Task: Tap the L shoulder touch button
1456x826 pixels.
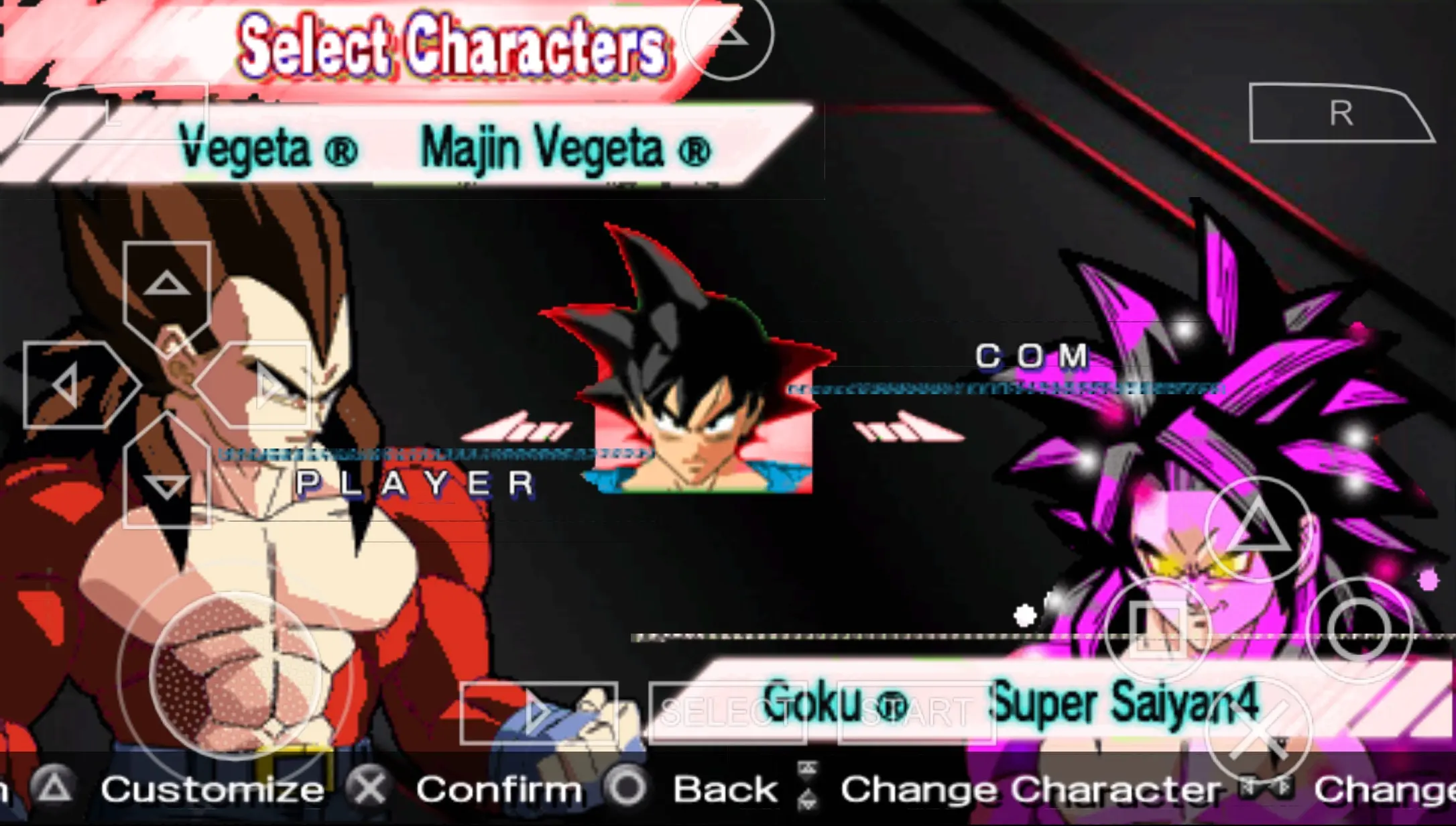Action: (114, 113)
